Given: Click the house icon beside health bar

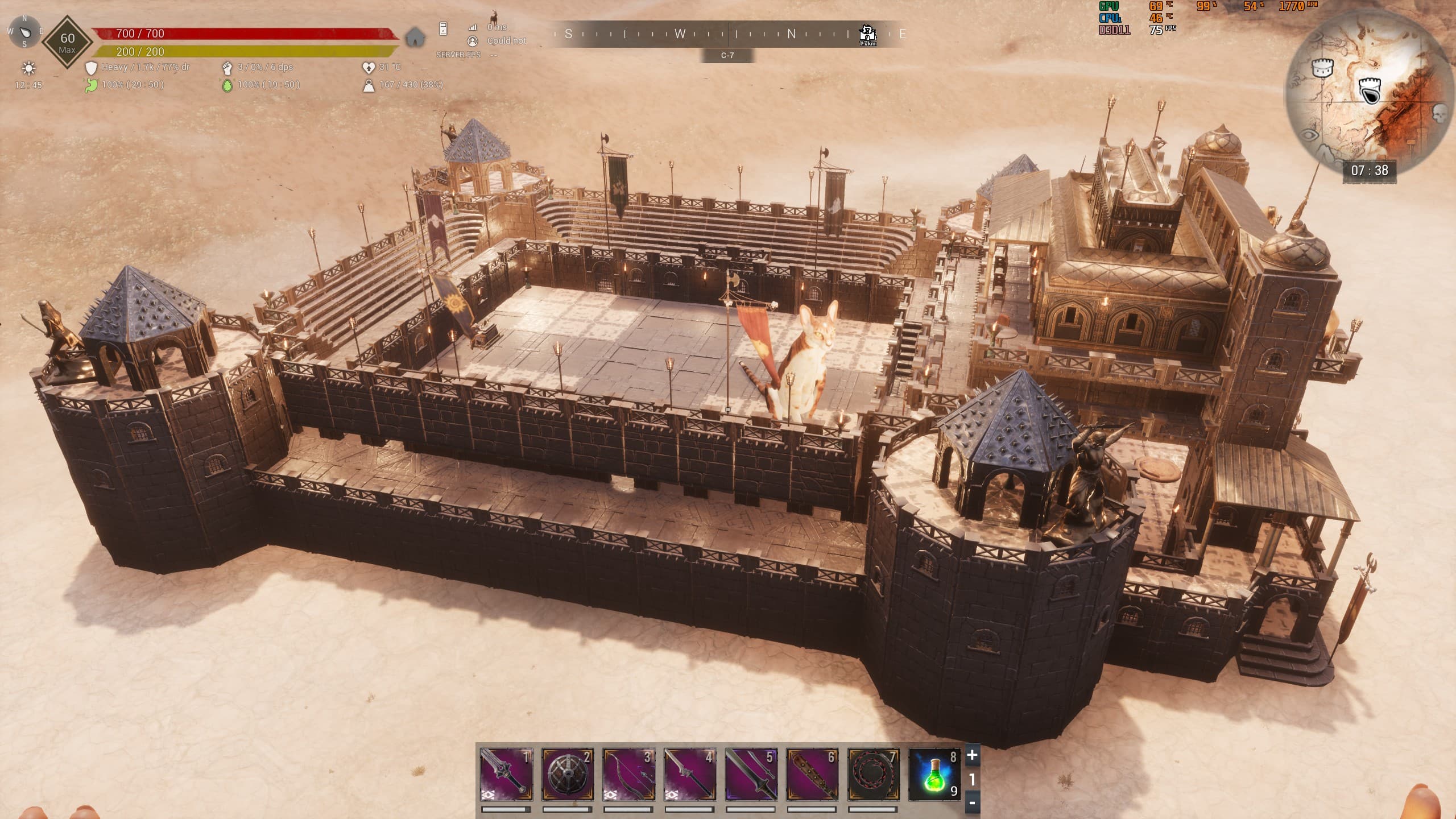Looking at the screenshot, I should (x=416, y=38).
